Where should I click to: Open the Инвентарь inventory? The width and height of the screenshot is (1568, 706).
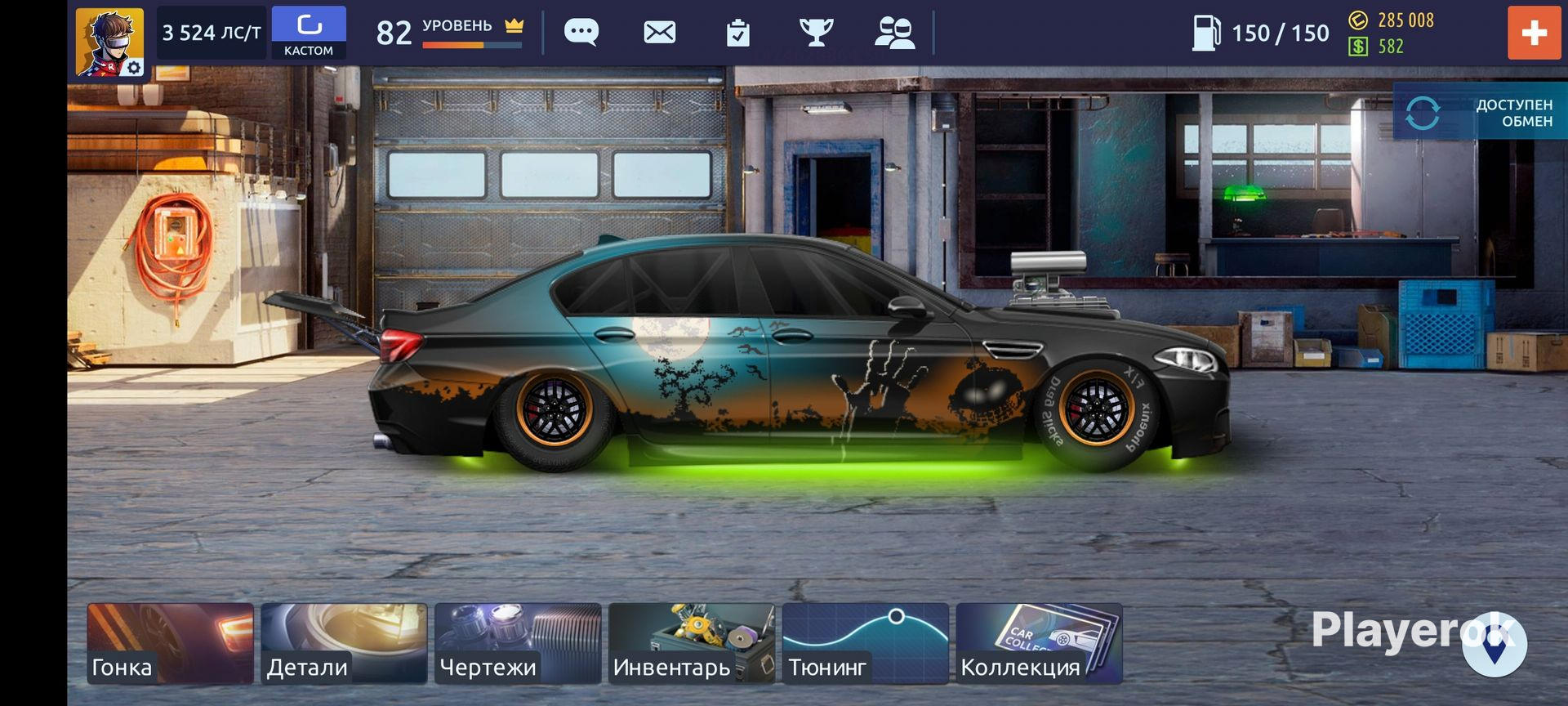pos(692,643)
